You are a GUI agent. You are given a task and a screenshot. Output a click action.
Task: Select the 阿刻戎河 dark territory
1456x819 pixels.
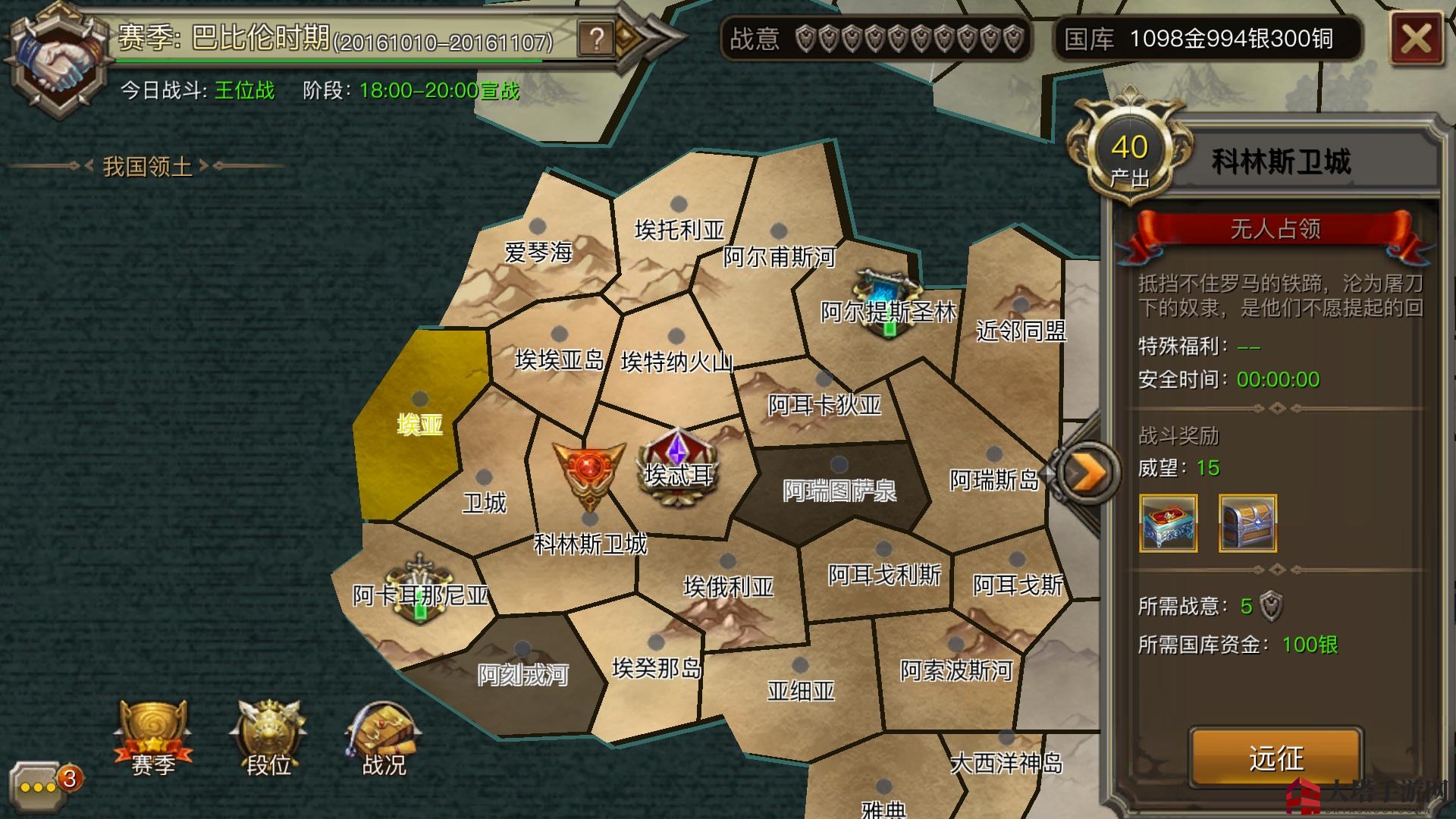pyautogui.click(x=522, y=673)
